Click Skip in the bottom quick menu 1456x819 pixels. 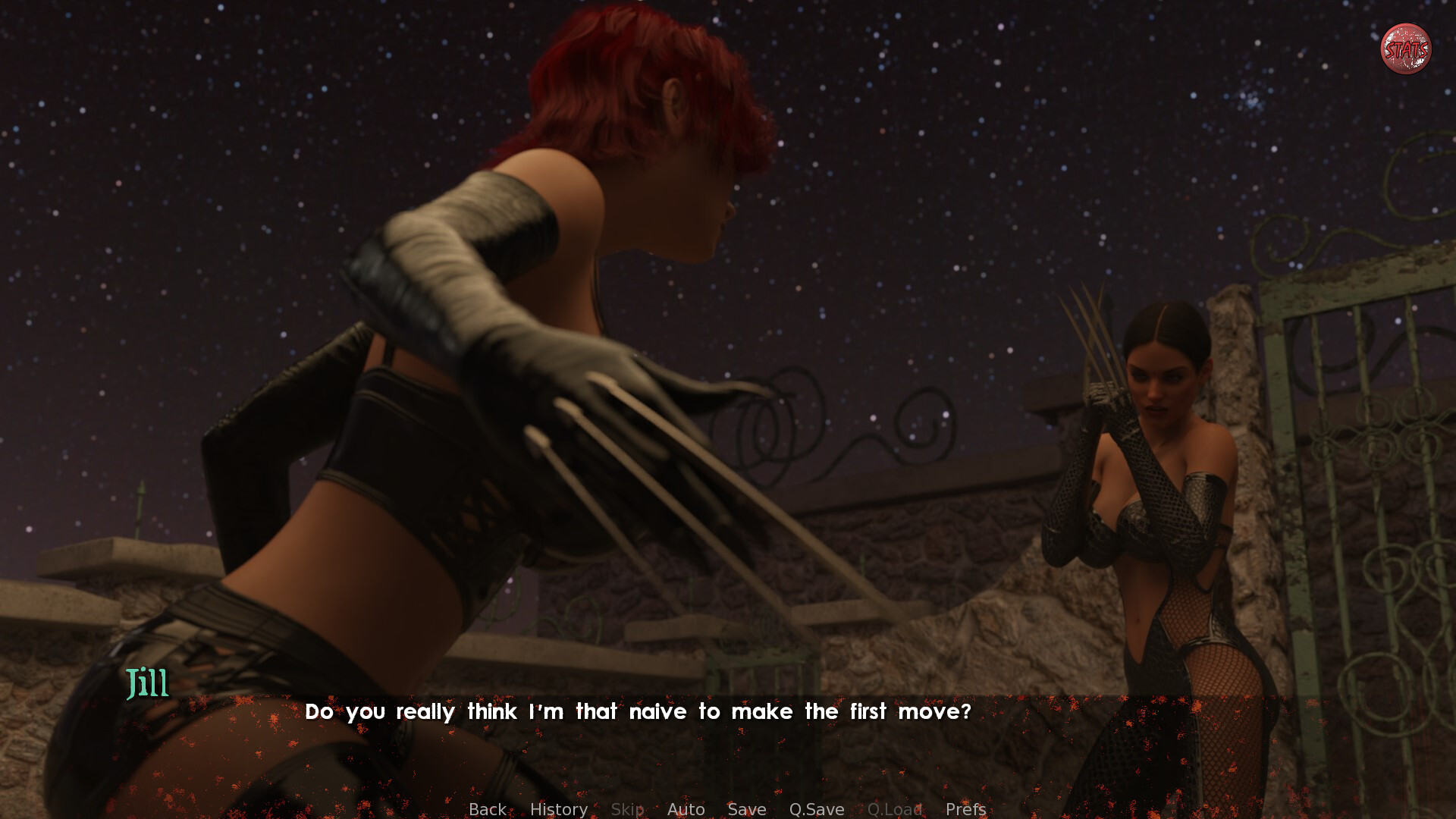pos(627,809)
